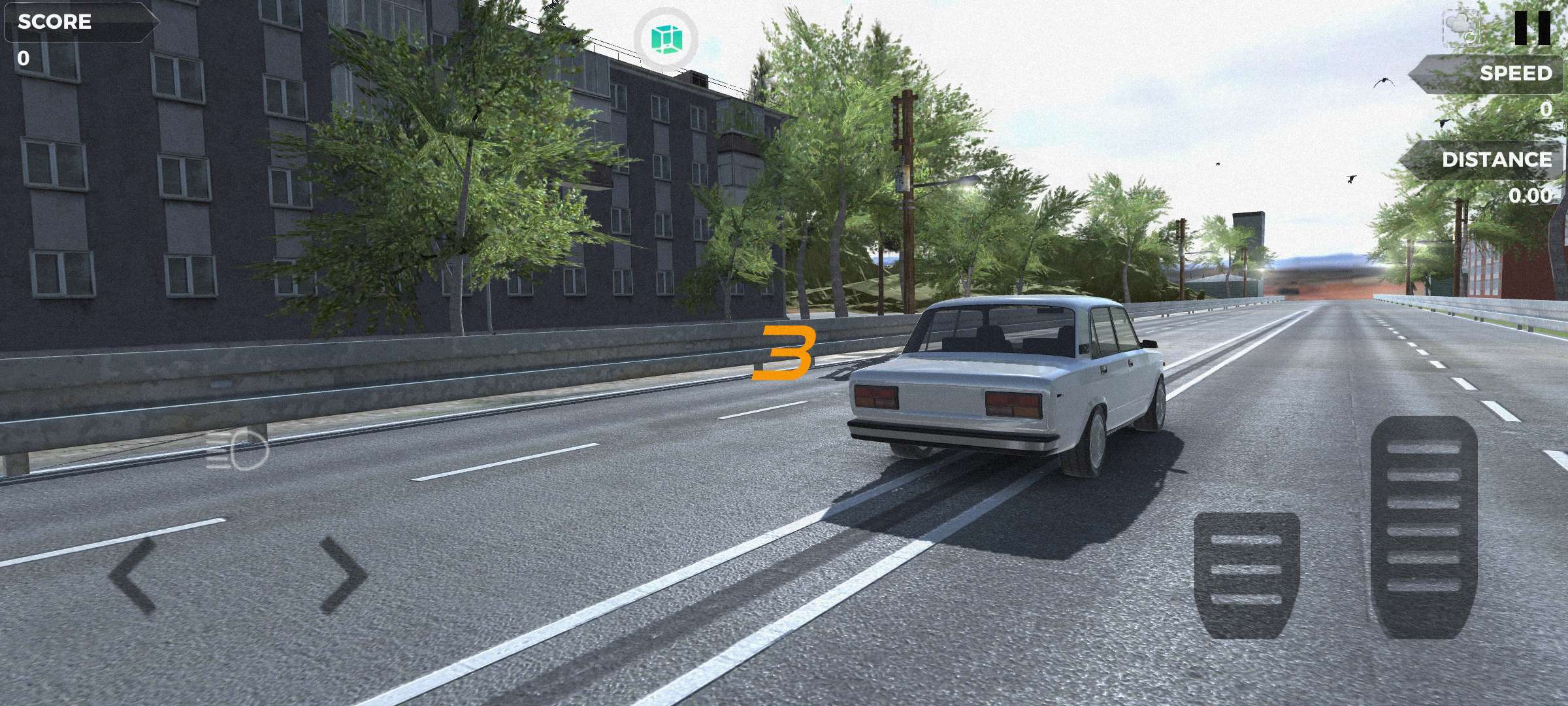The width and height of the screenshot is (1568, 706).
Task: Pause the game with the pause button
Action: click(1532, 29)
